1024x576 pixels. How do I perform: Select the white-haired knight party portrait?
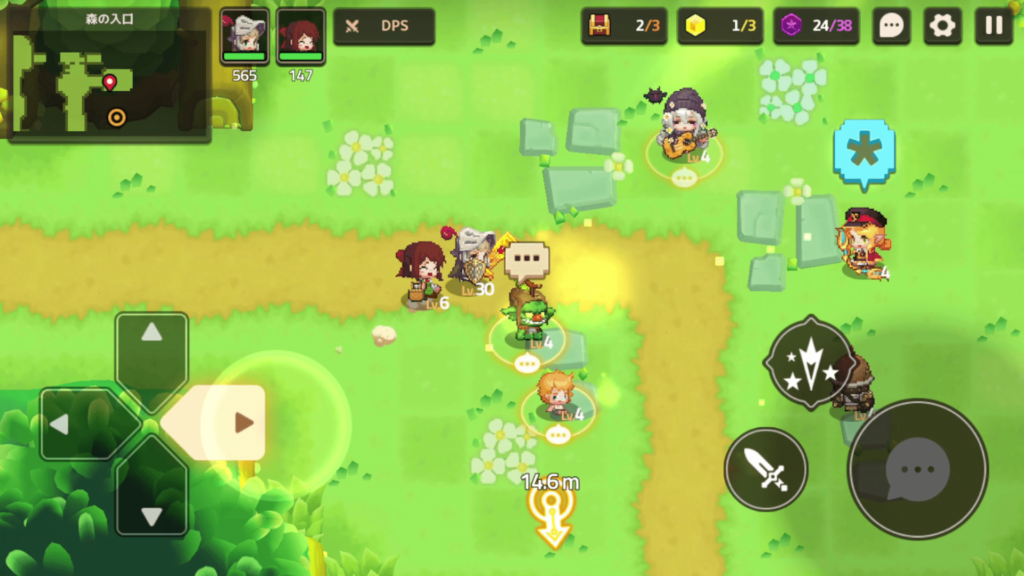[244, 36]
